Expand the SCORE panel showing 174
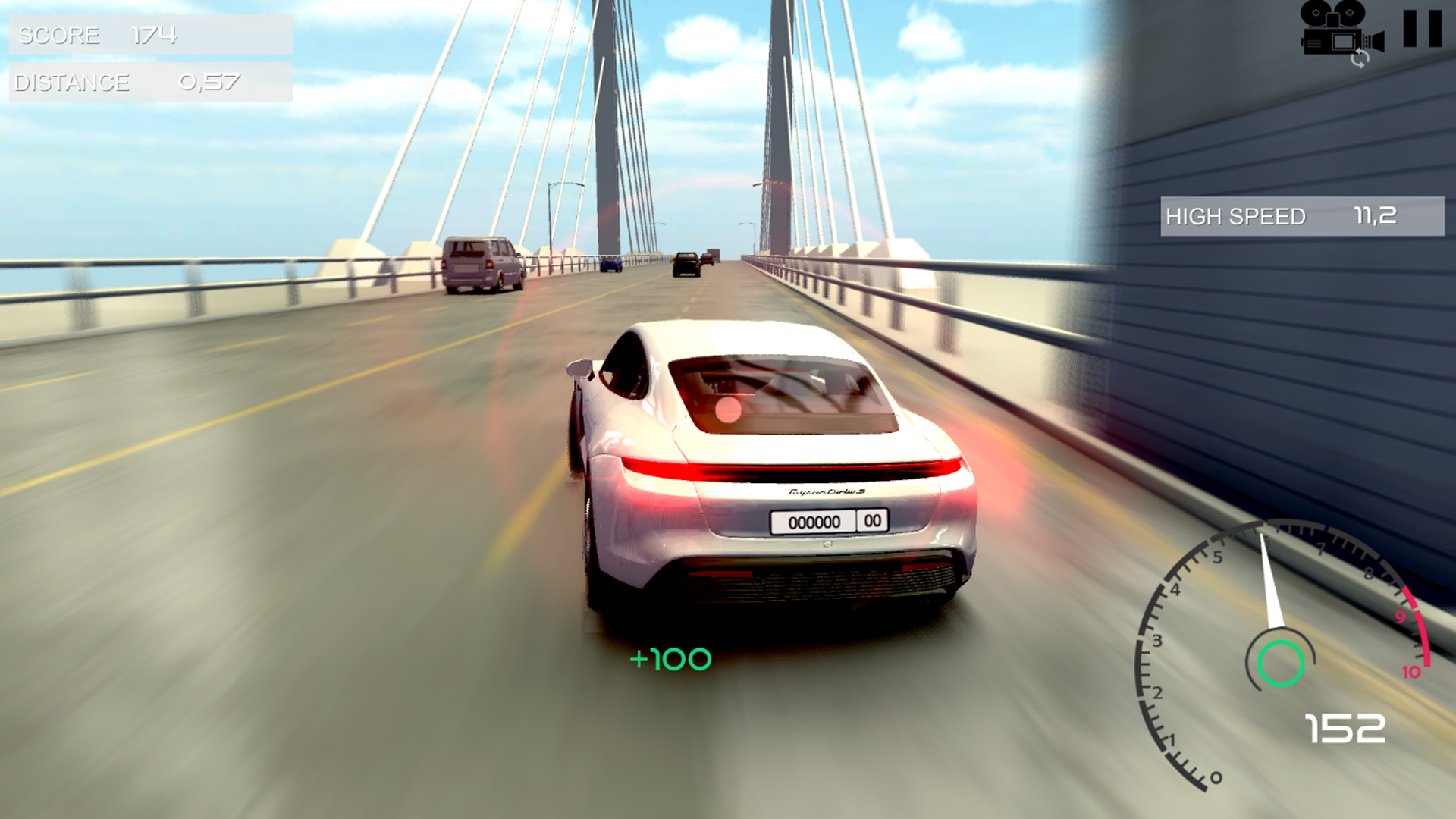Screen dimensions: 1456x819 pyautogui.click(x=152, y=34)
